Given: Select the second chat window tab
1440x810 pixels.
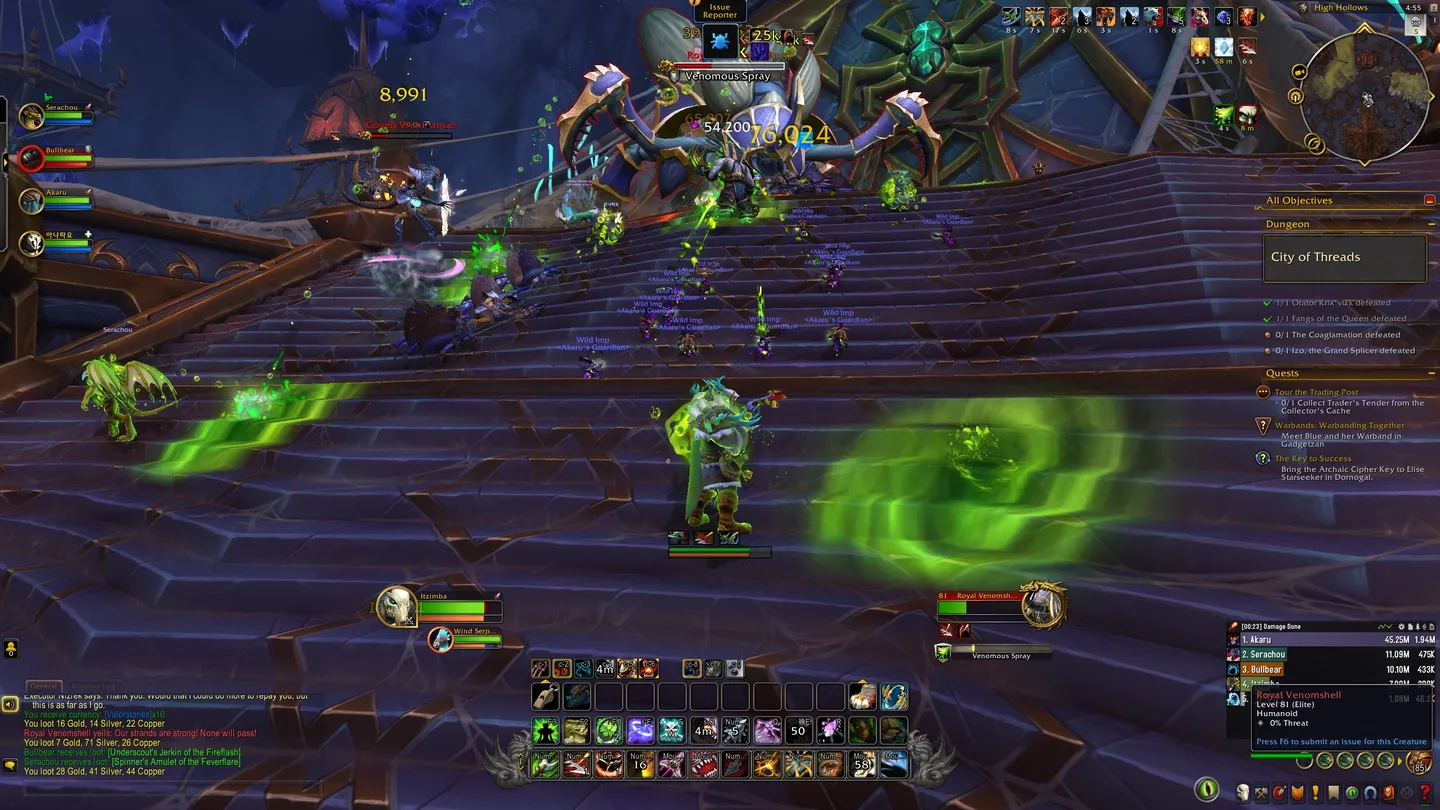Looking at the screenshot, I should (x=95, y=685).
